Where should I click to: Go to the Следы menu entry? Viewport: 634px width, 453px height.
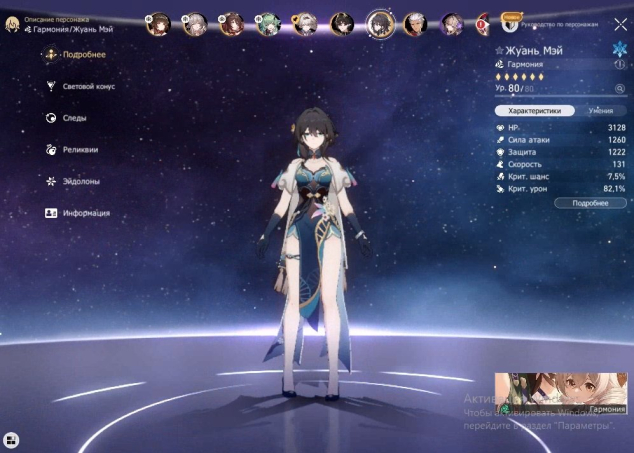tap(72, 118)
